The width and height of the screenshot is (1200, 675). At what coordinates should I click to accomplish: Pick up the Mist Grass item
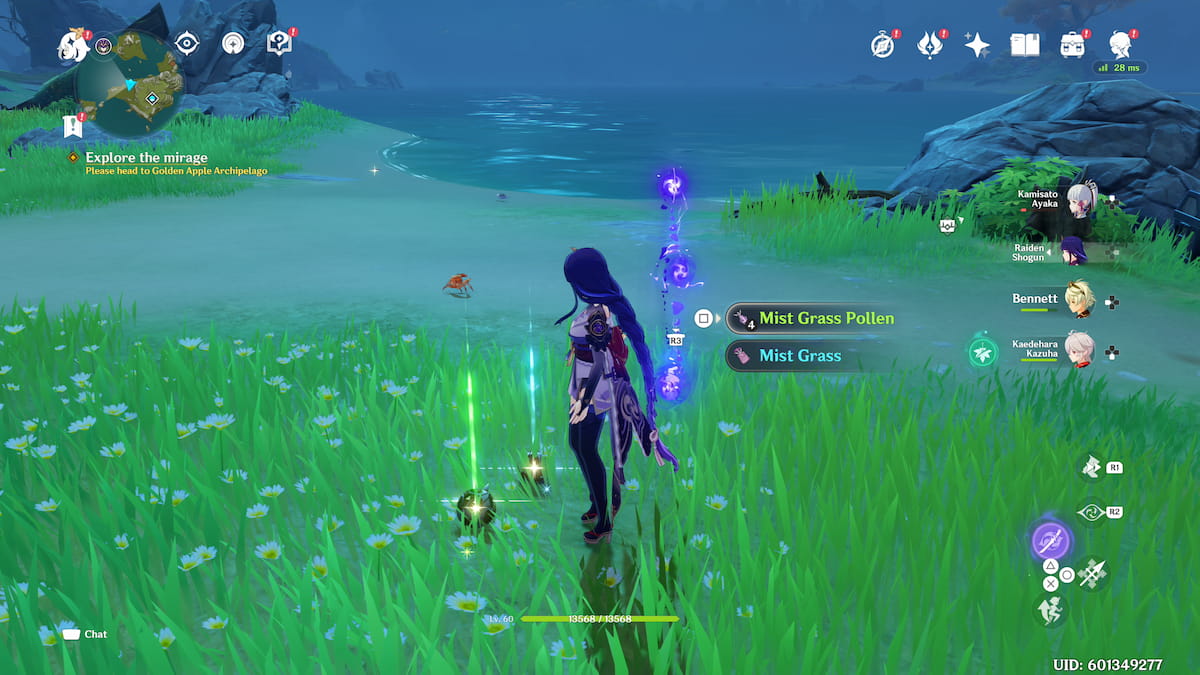point(798,355)
